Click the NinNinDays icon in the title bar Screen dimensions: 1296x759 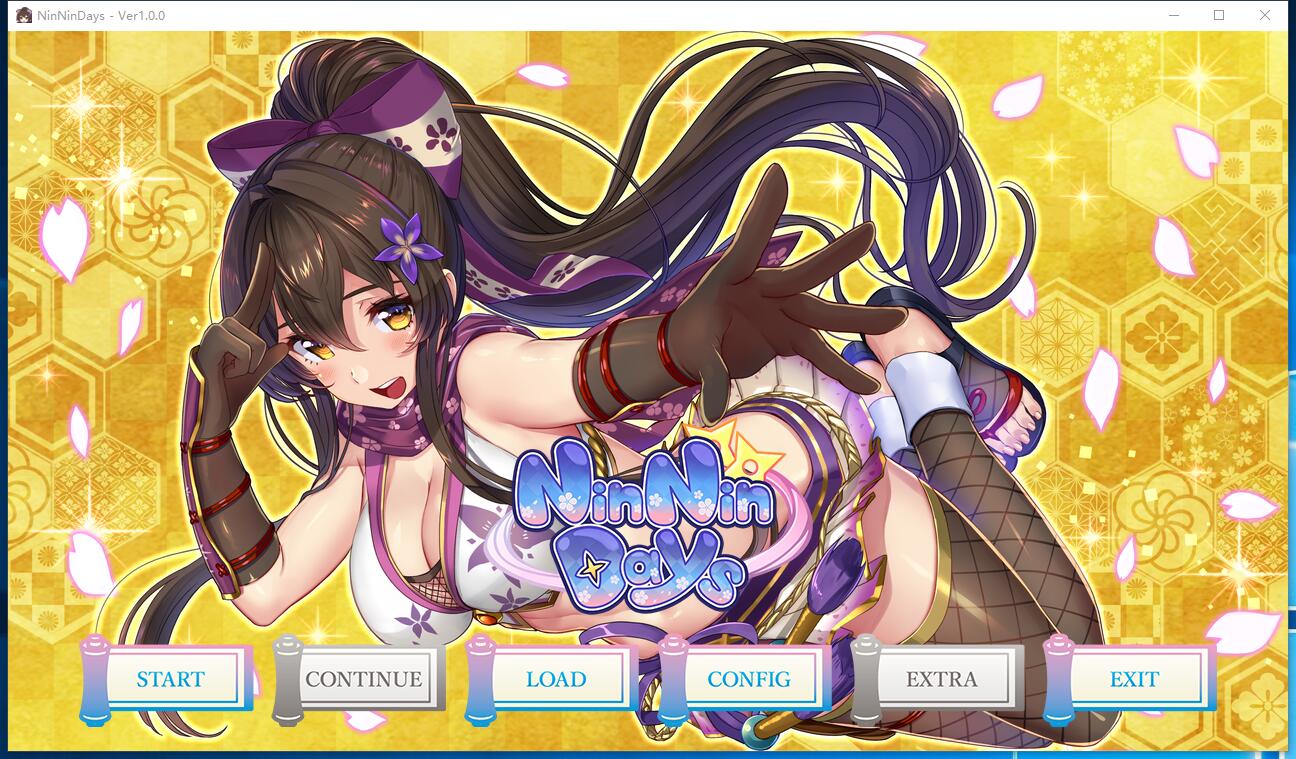[x=22, y=15]
